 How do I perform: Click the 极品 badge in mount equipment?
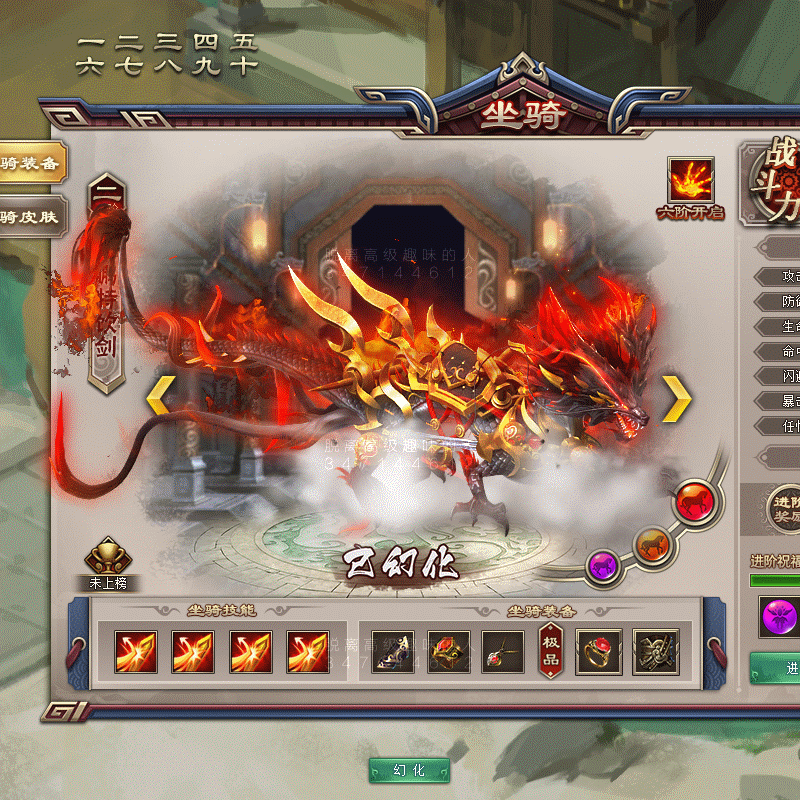(551, 651)
